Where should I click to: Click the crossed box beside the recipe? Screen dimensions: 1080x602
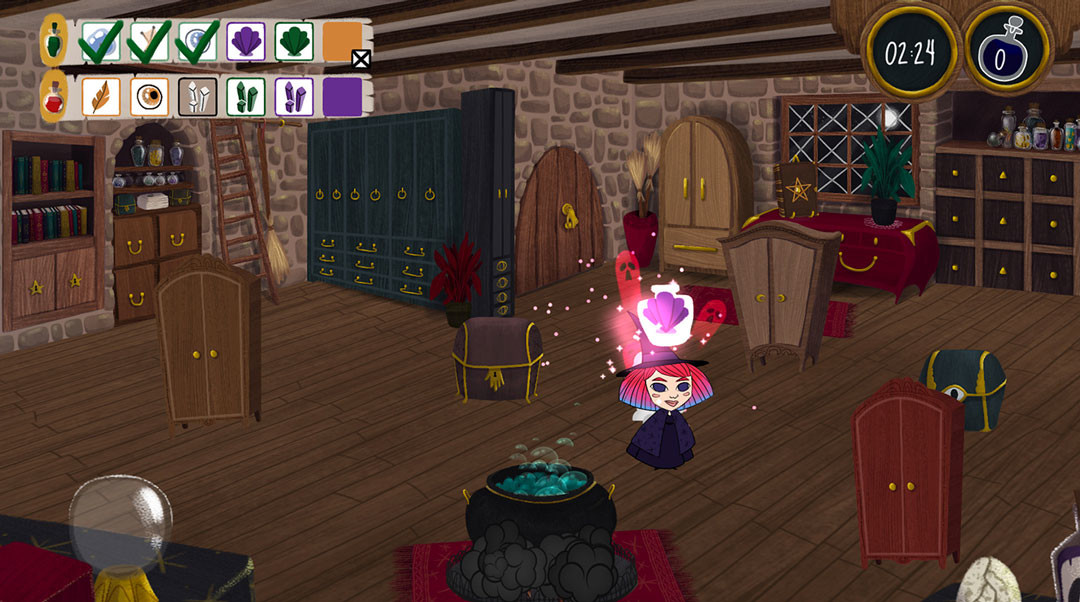coord(361,60)
